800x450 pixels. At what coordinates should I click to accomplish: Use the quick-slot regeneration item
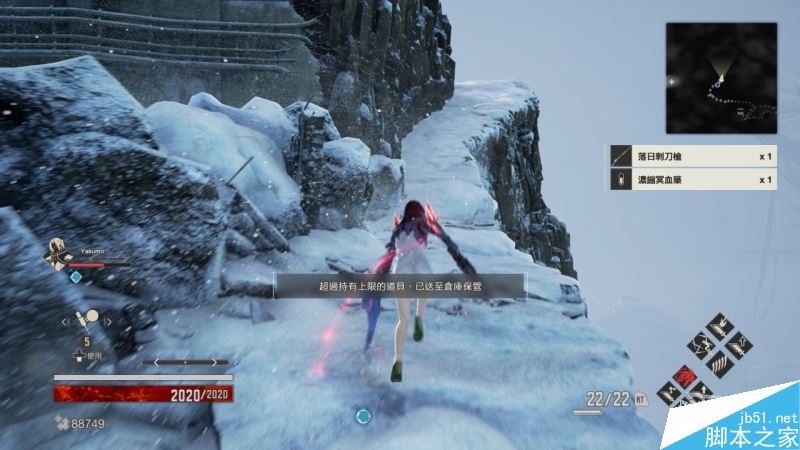(x=88, y=324)
